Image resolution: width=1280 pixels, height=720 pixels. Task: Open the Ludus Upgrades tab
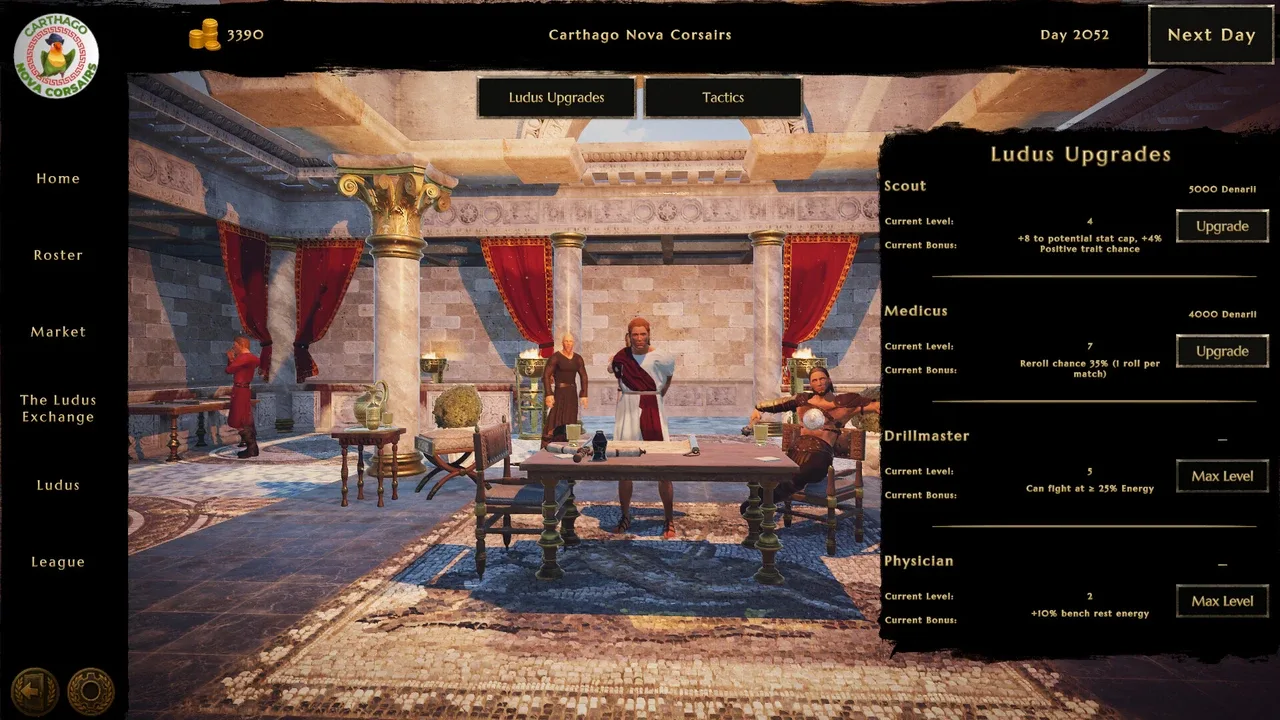click(556, 97)
